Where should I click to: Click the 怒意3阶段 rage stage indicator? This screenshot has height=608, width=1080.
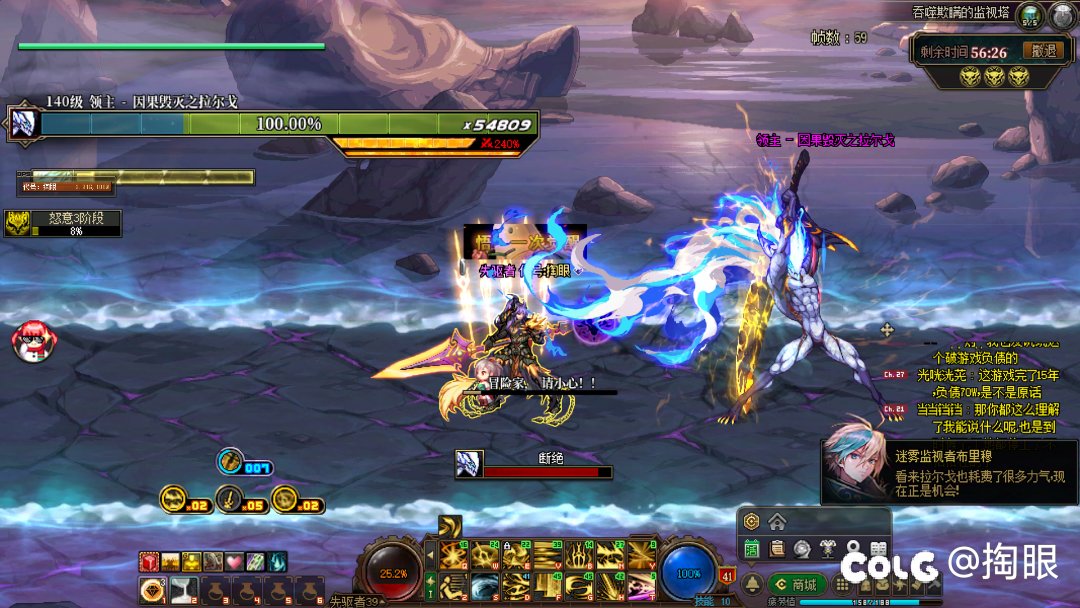point(63,224)
